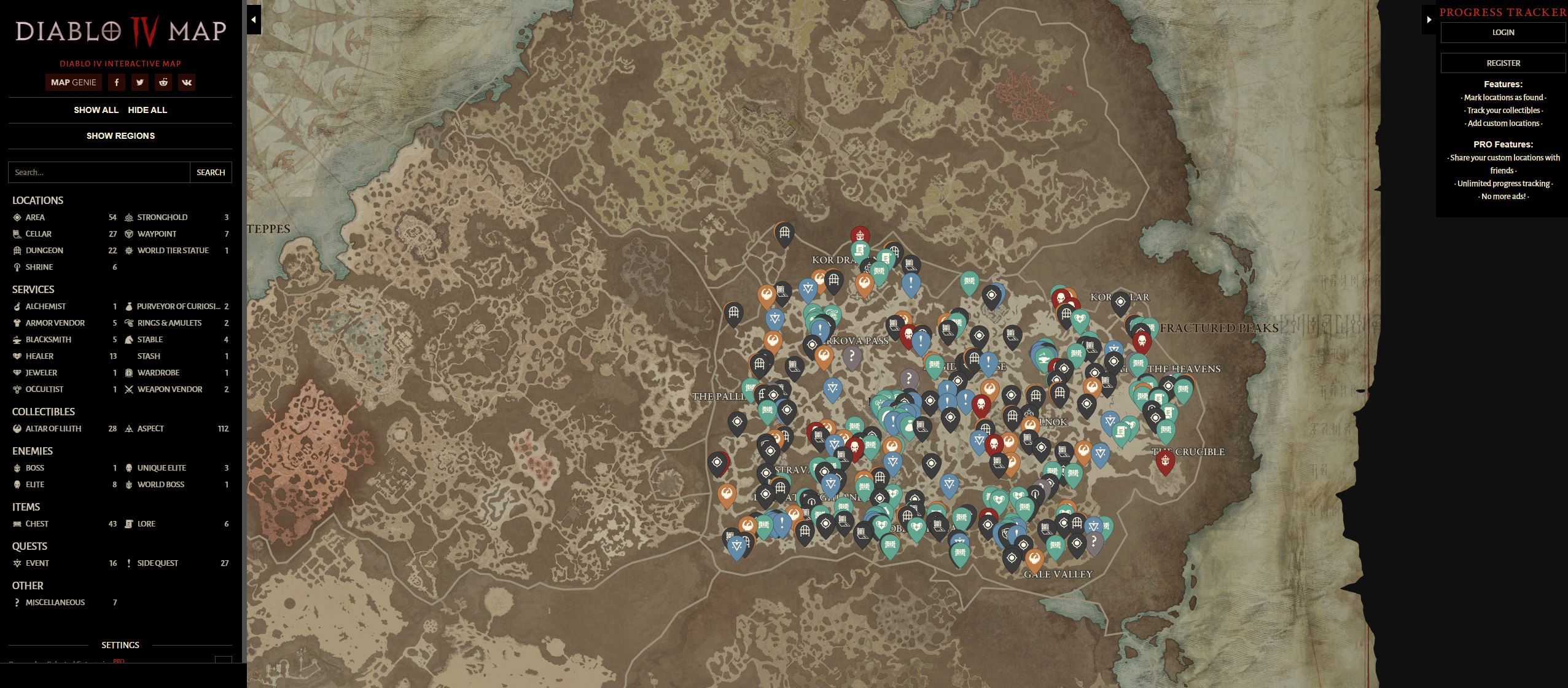This screenshot has height=688, width=1568.
Task: Click the Reddit icon in the header
Action: (x=163, y=82)
